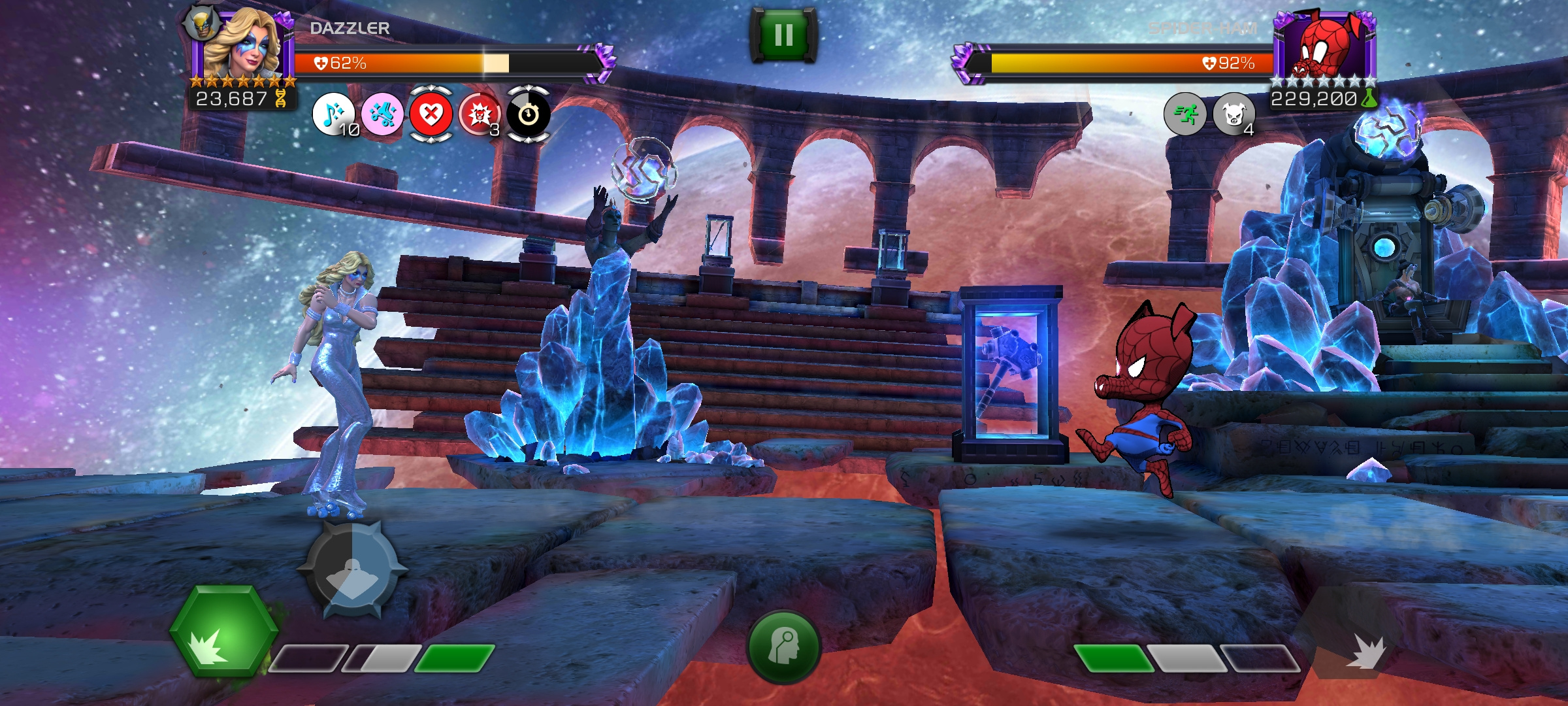Tap Spider-Ham's opponent portrait
The height and width of the screenshot is (706, 1568).
coord(1325,46)
